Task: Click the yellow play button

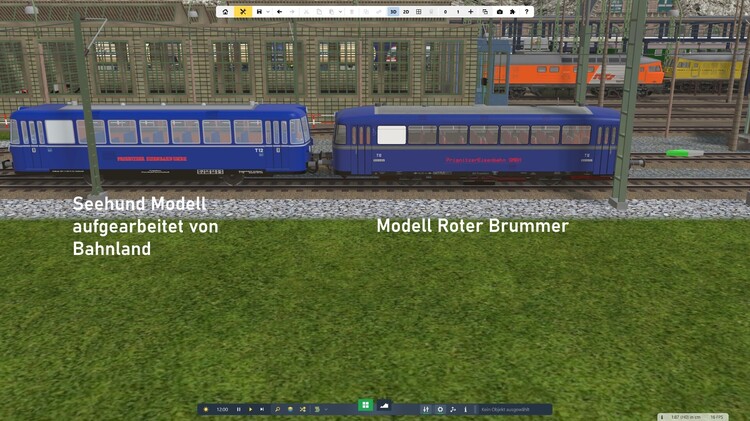Action: 250,409
